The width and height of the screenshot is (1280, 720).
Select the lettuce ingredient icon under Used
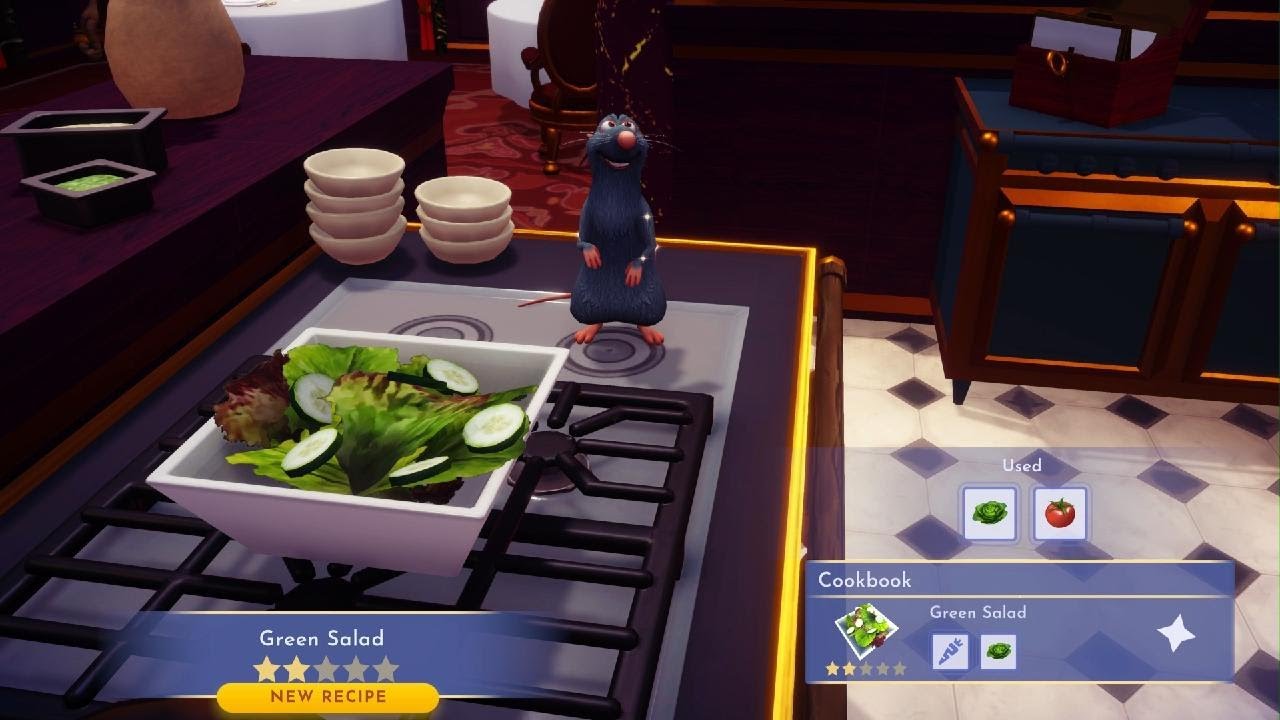(x=989, y=513)
